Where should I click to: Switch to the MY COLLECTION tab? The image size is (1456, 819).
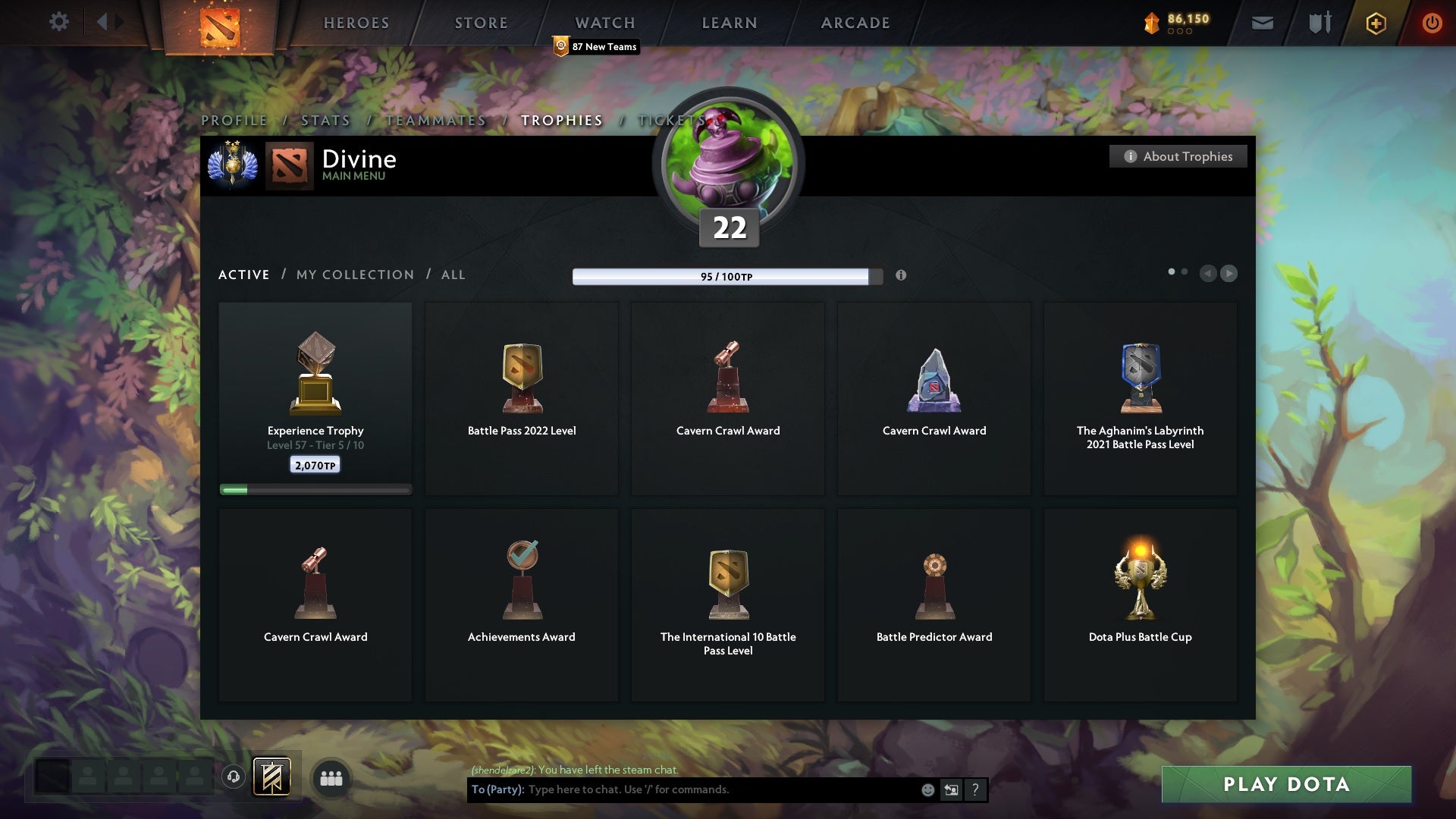click(x=354, y=275)
